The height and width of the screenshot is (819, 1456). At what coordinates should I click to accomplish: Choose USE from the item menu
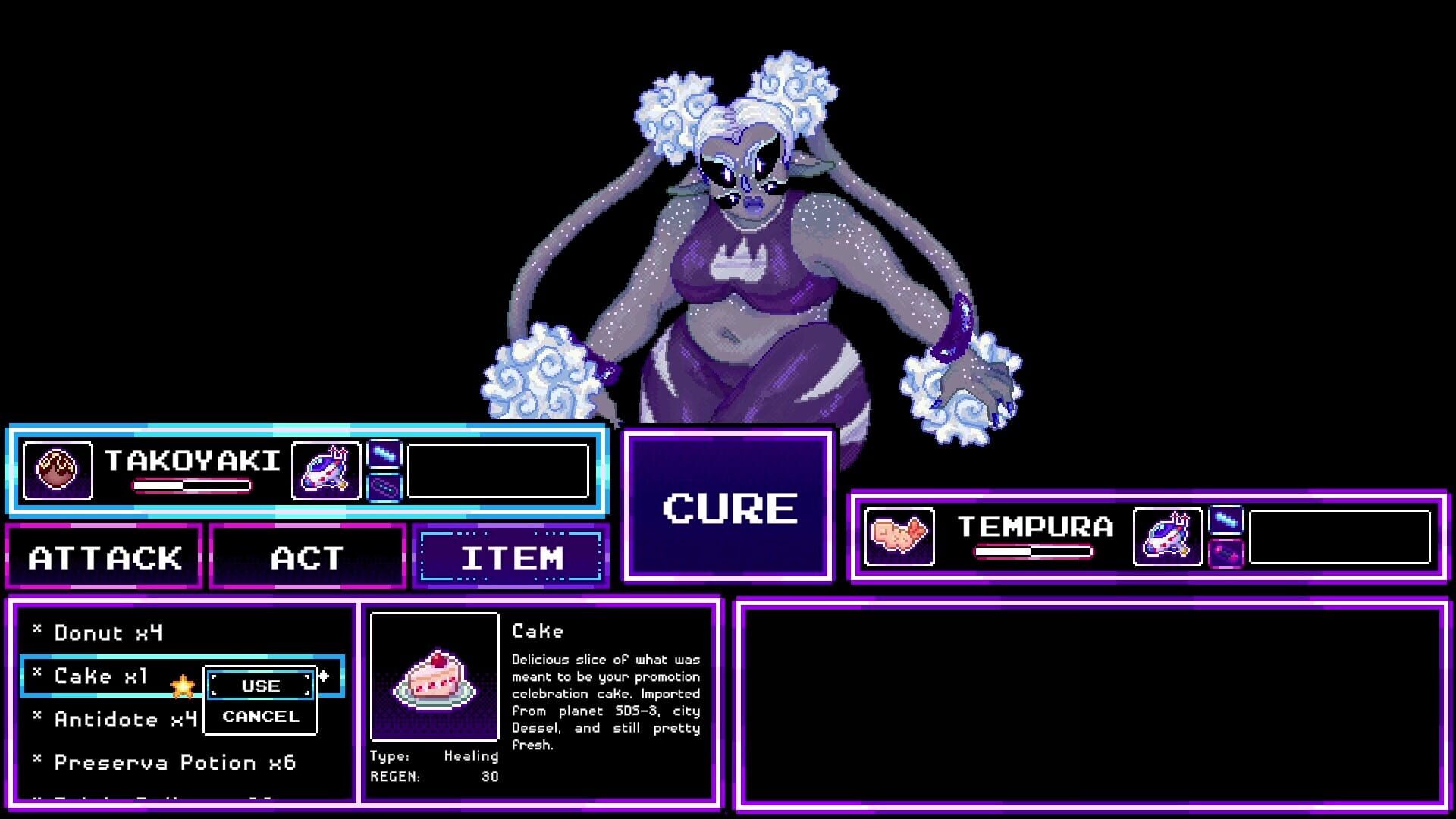click(262, 686)
